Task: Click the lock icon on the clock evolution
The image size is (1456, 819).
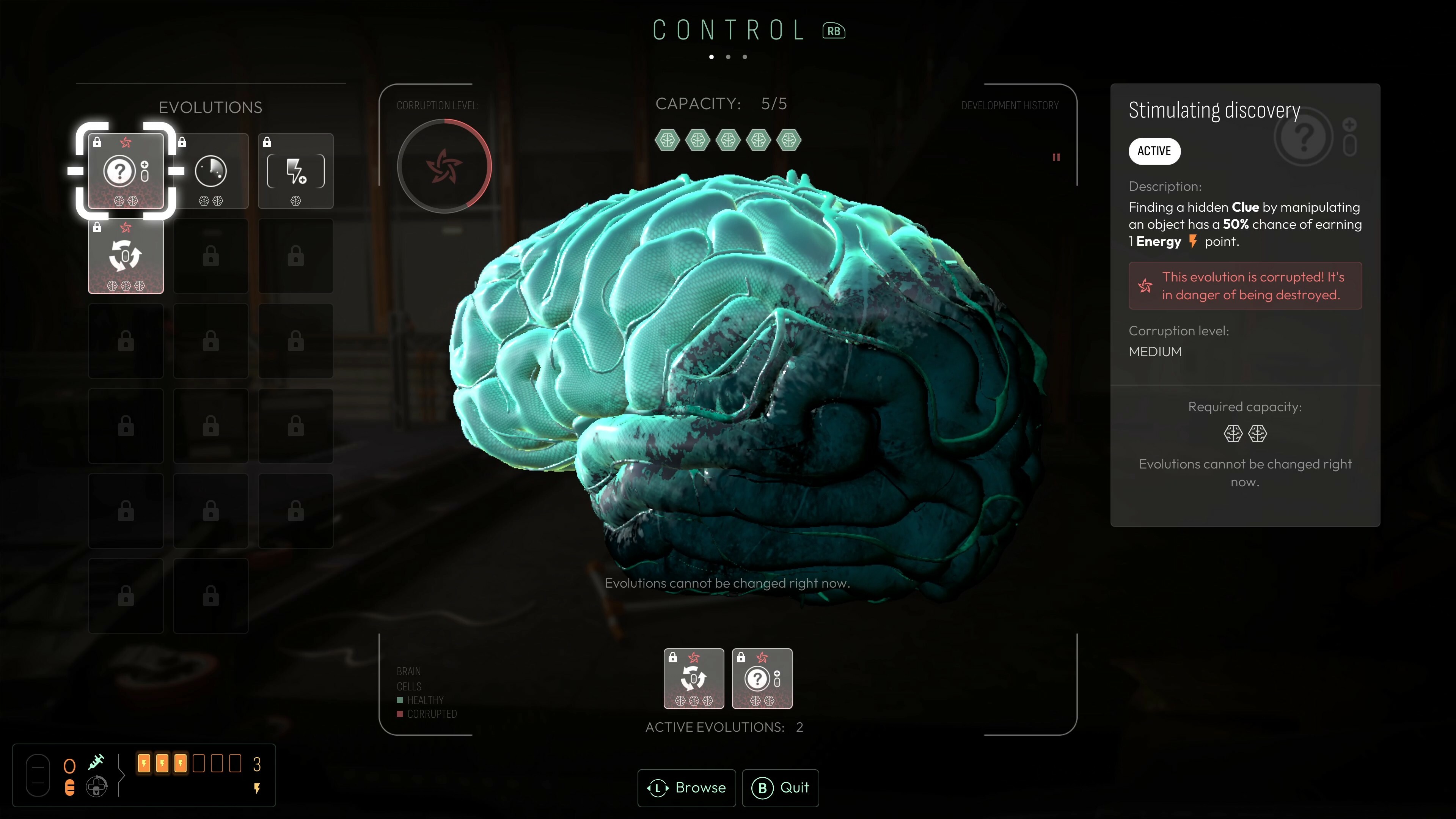Action: tap(182, 142)
